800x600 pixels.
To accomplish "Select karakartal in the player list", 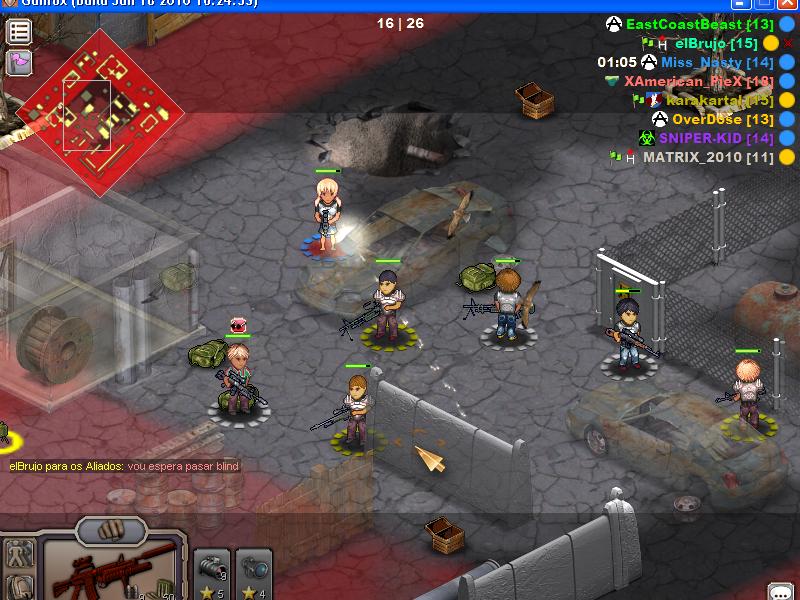I will tap(706, 100).
